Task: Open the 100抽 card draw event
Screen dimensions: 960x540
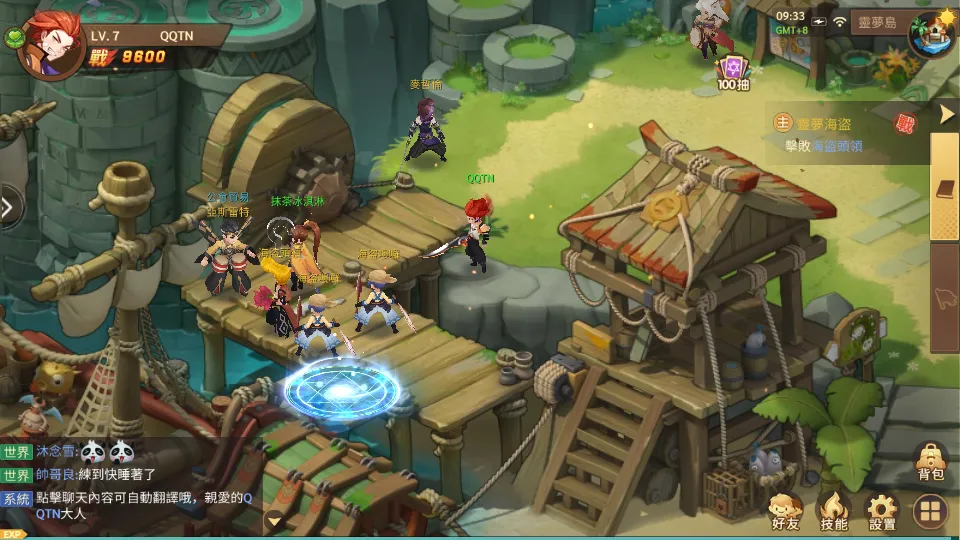Action: 733,72
